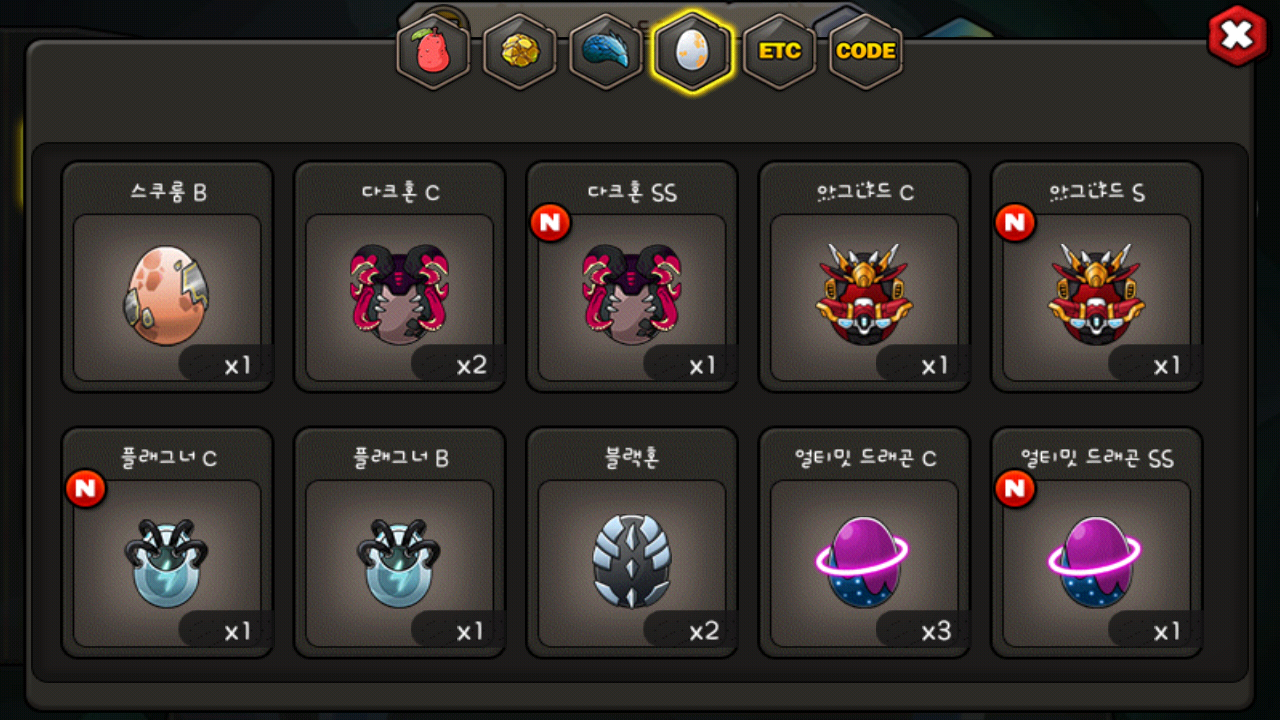Open the ETC tab
Viewport: 1280px width, 720px height.
[779, 52]
